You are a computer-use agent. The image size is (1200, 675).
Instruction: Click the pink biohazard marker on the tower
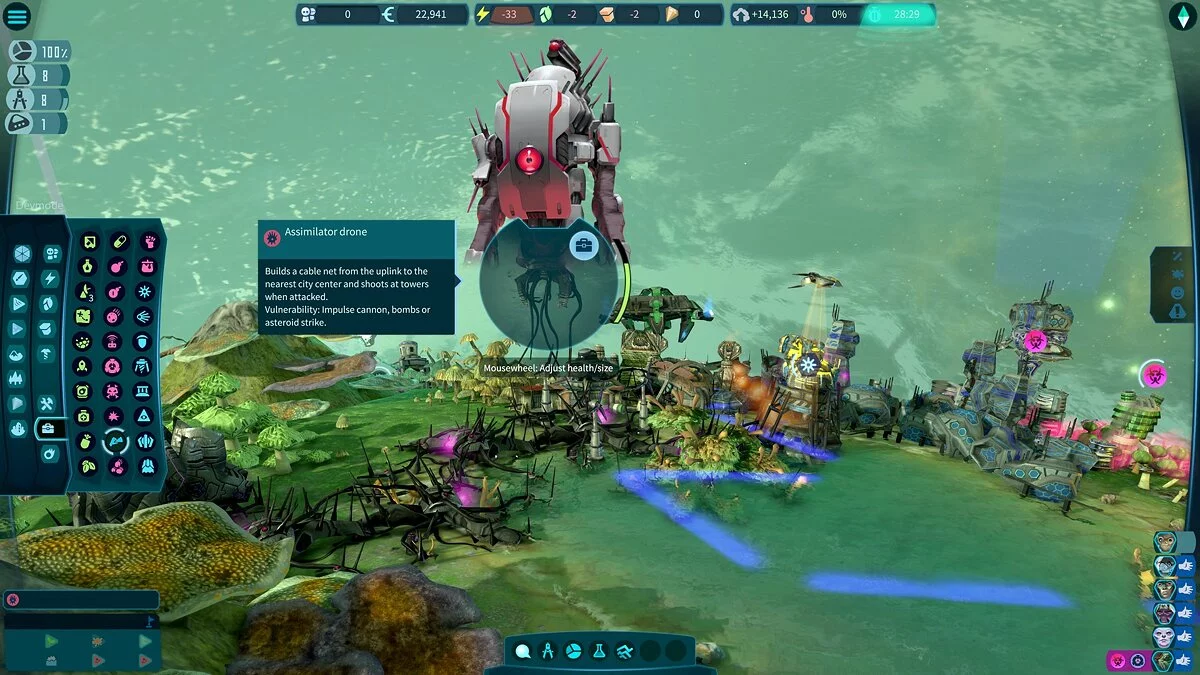click(x=1035, y=341)
